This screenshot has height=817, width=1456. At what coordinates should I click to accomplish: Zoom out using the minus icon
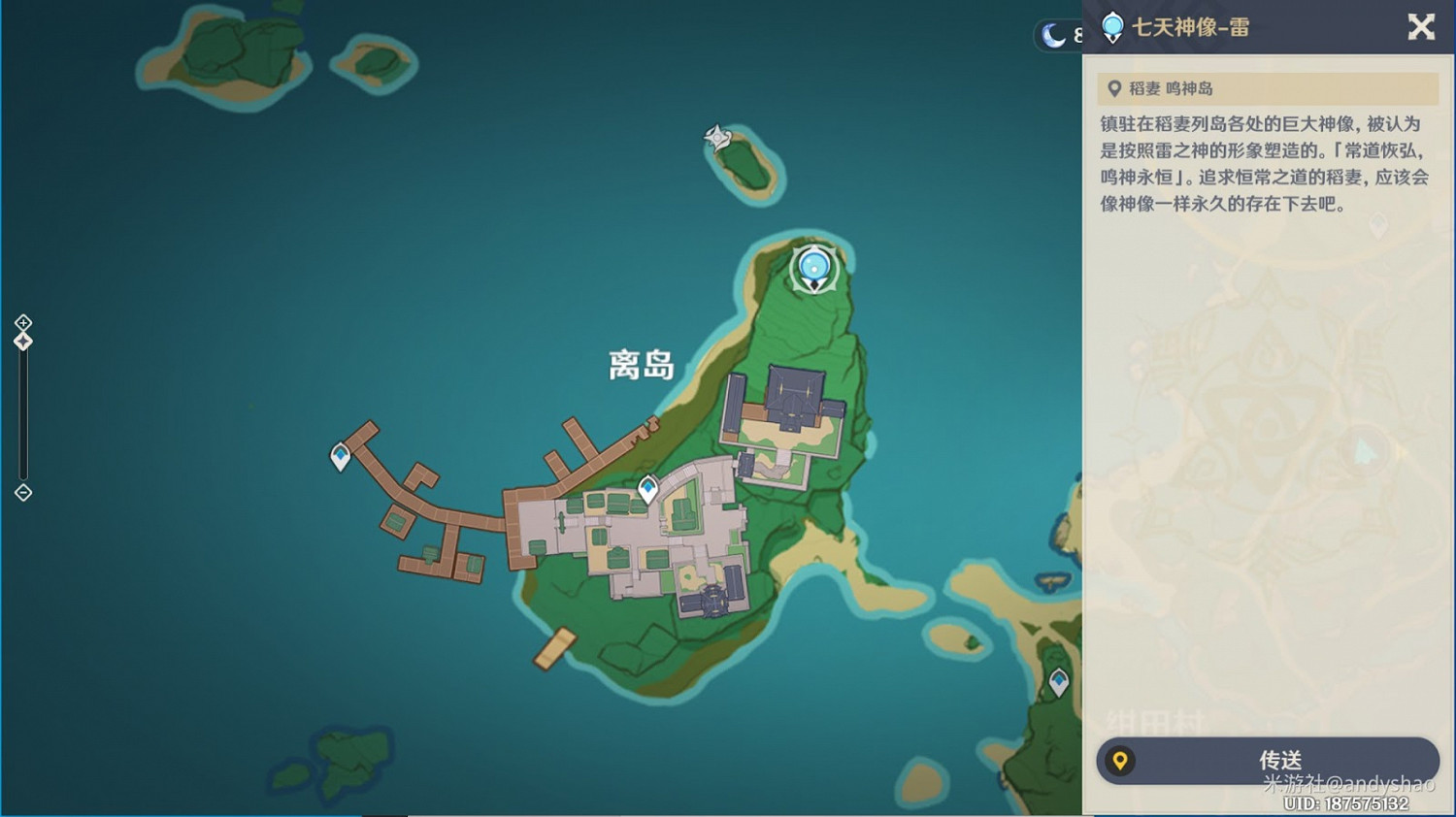tap(22, 493)
